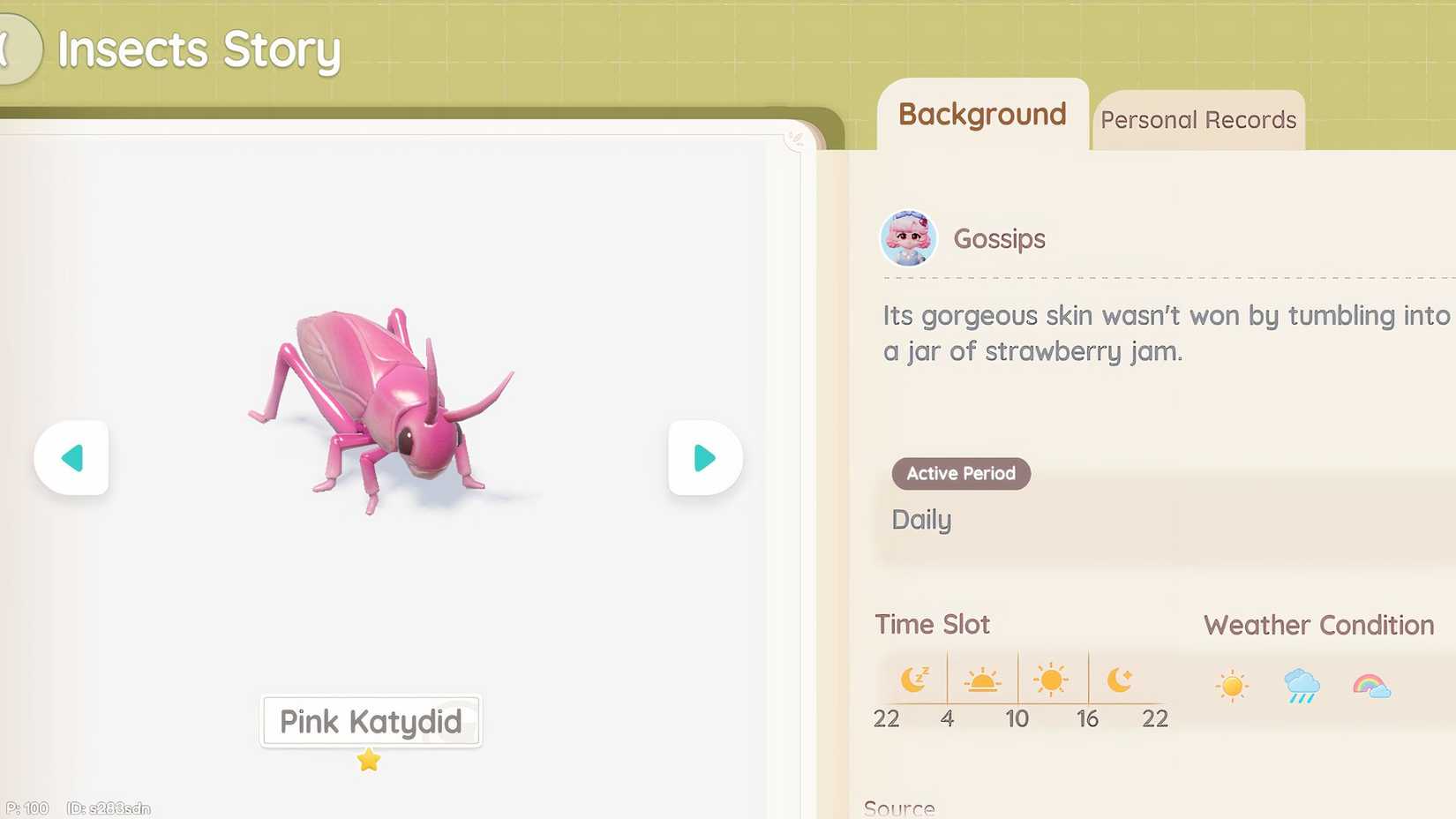This screenshot has width=1456, height=819.
Task: Open the Gossips character avatar
Action: pyautogui.click(x=908, y=238)
